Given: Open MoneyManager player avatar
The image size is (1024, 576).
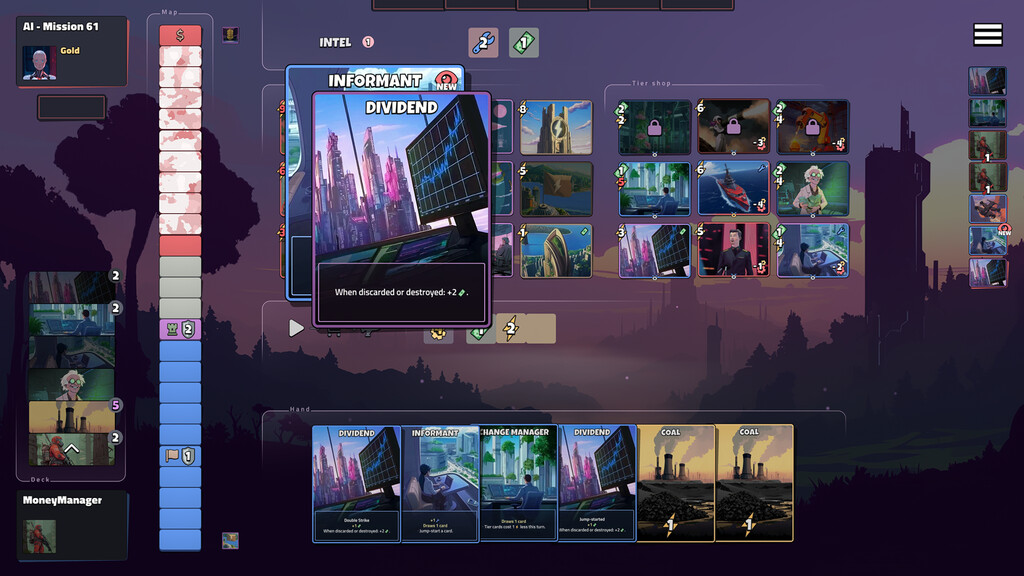Looking at the screenshot, I should pyautogui.click(x=41, y=535).
